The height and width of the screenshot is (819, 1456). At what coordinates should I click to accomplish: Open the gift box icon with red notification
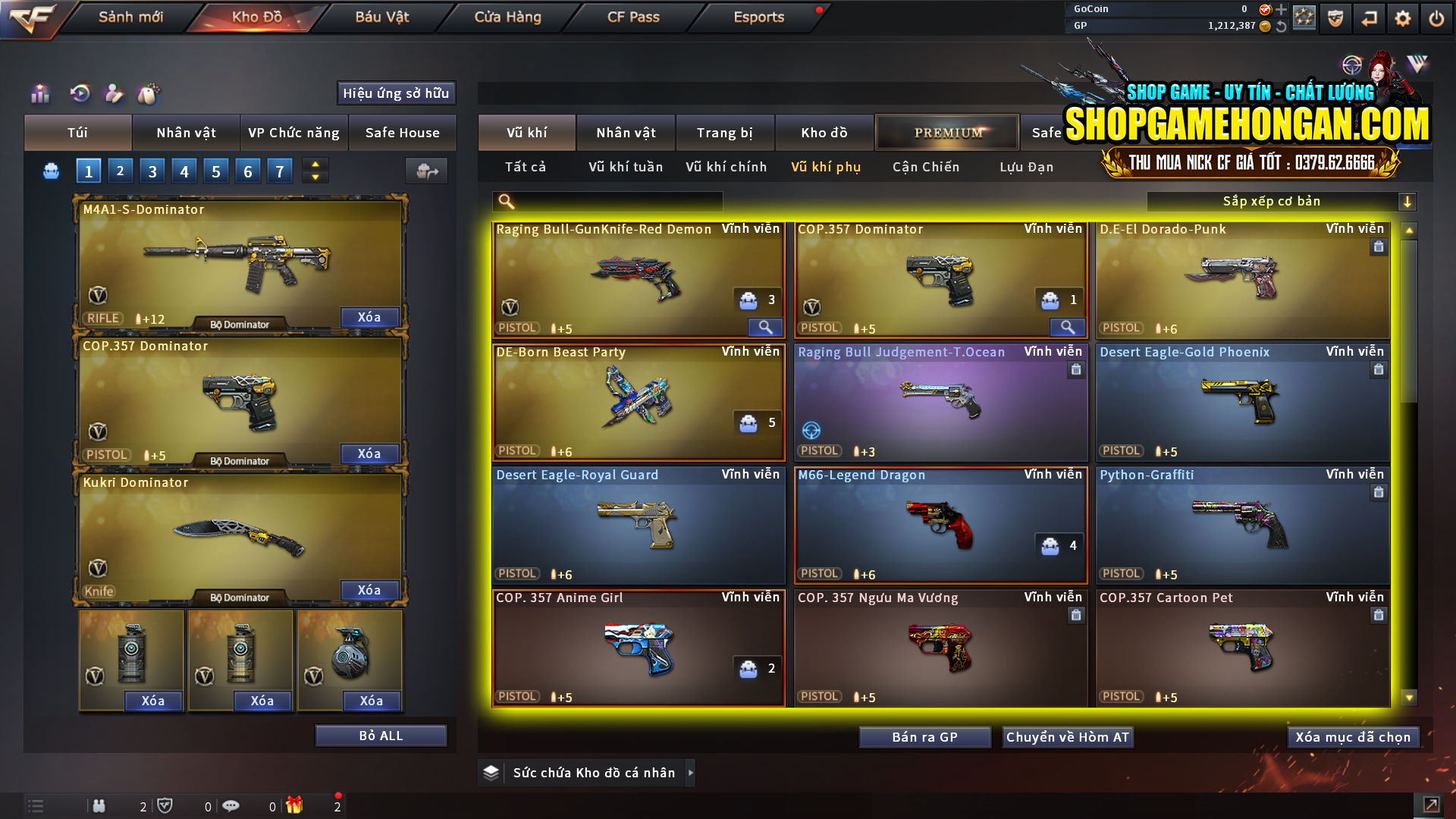(x=296, y=805)
